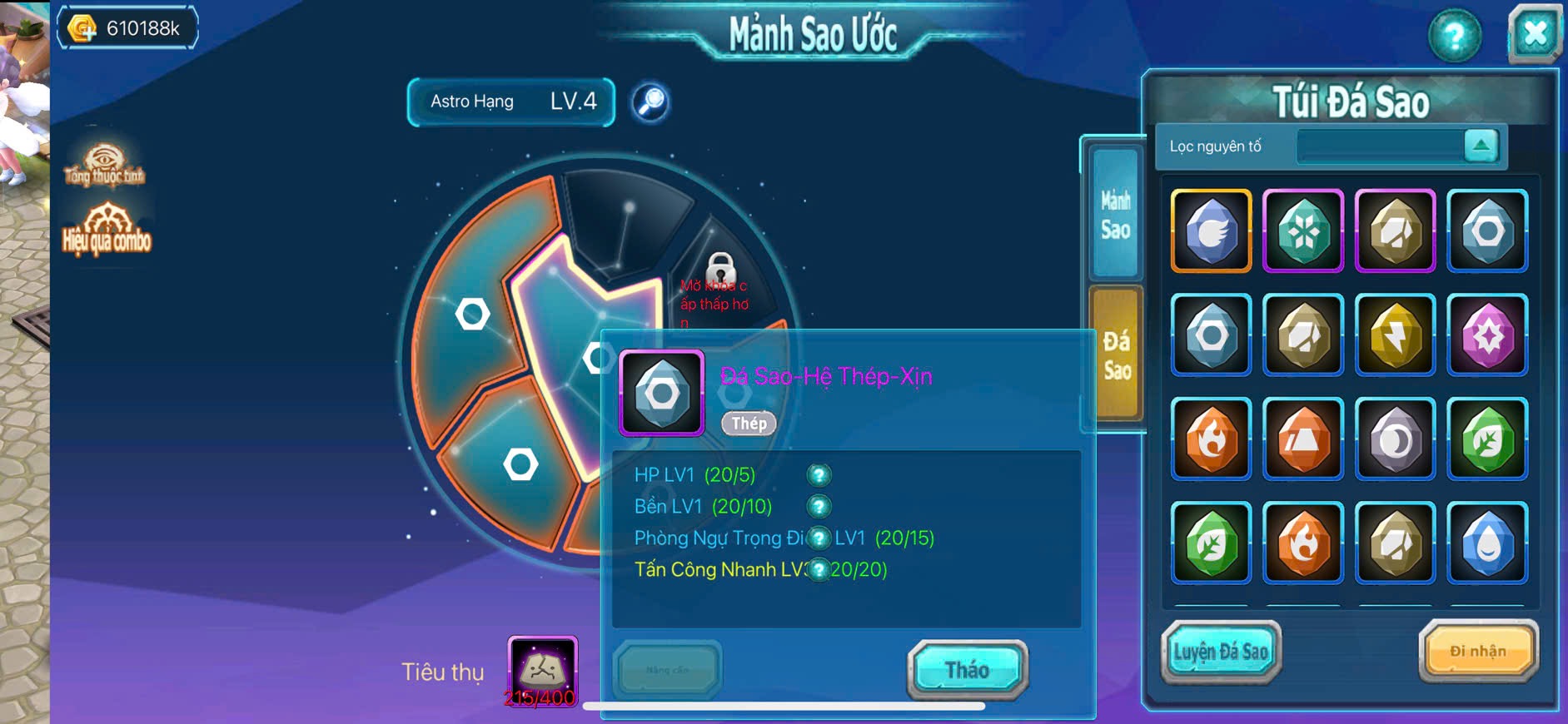
Task: Open Tổng thuộc tính attributes summary
Action: (104, 165)
